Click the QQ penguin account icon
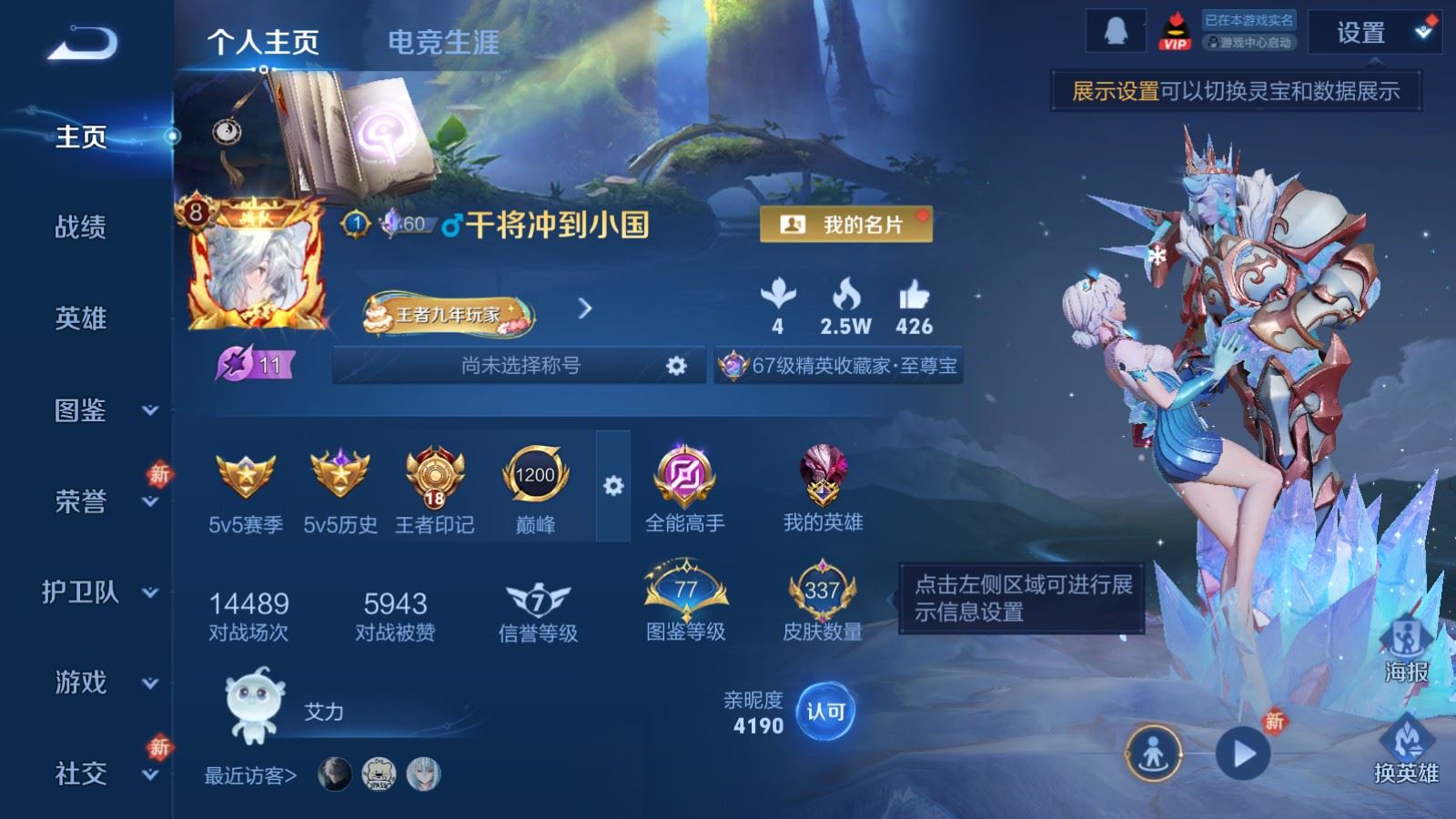 click(x=1117, y=29)
